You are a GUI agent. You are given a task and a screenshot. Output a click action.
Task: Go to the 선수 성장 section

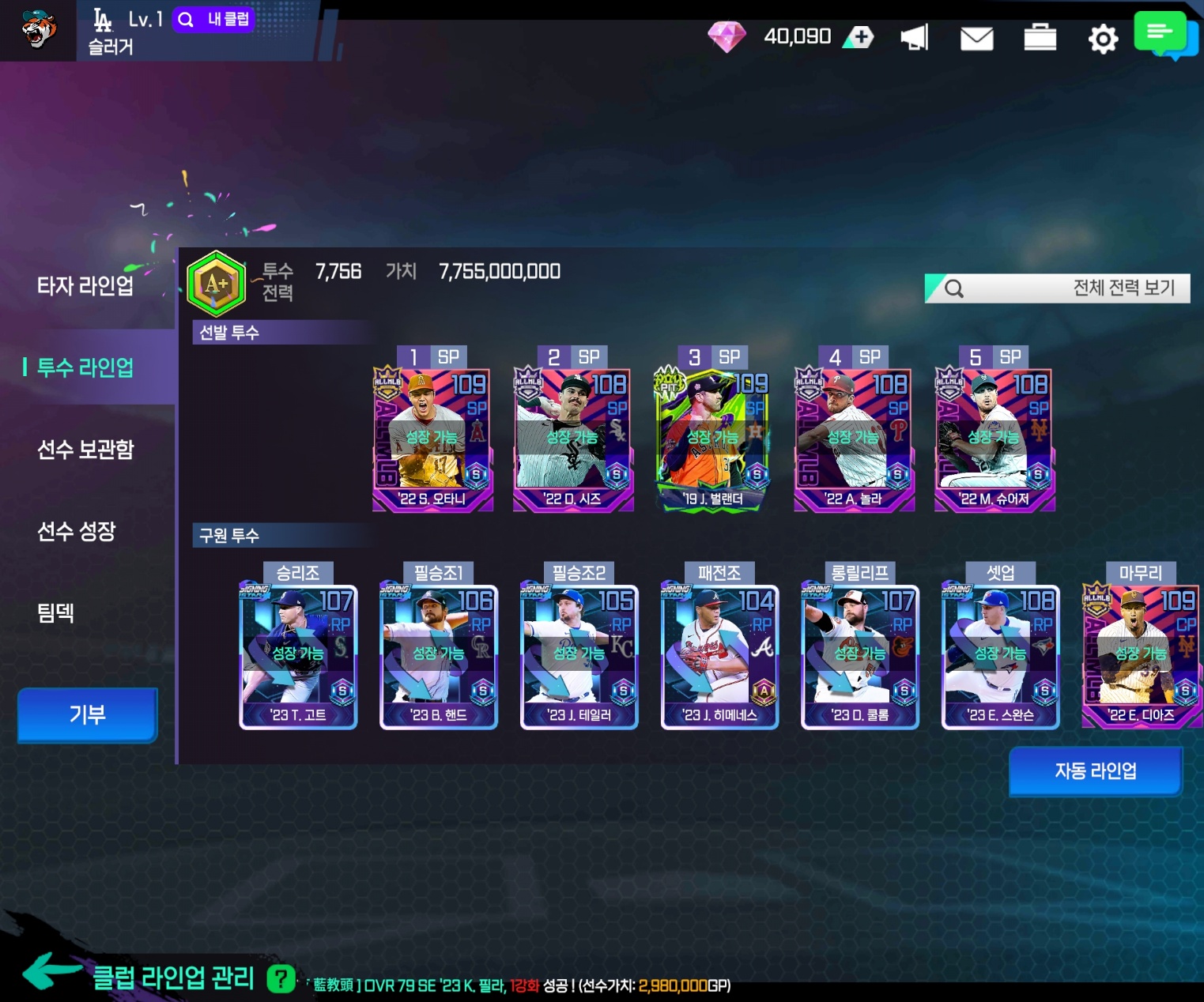(77, 531)
